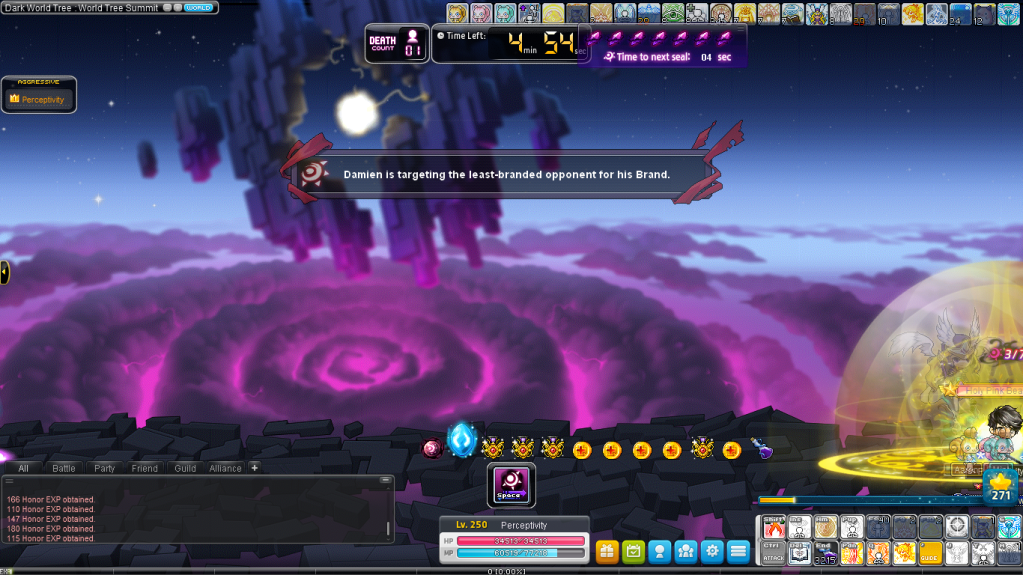Select Perceptivity in the Aggressive panel
The height and width of the screenshot is (575, 1023).
click(39, 99)
